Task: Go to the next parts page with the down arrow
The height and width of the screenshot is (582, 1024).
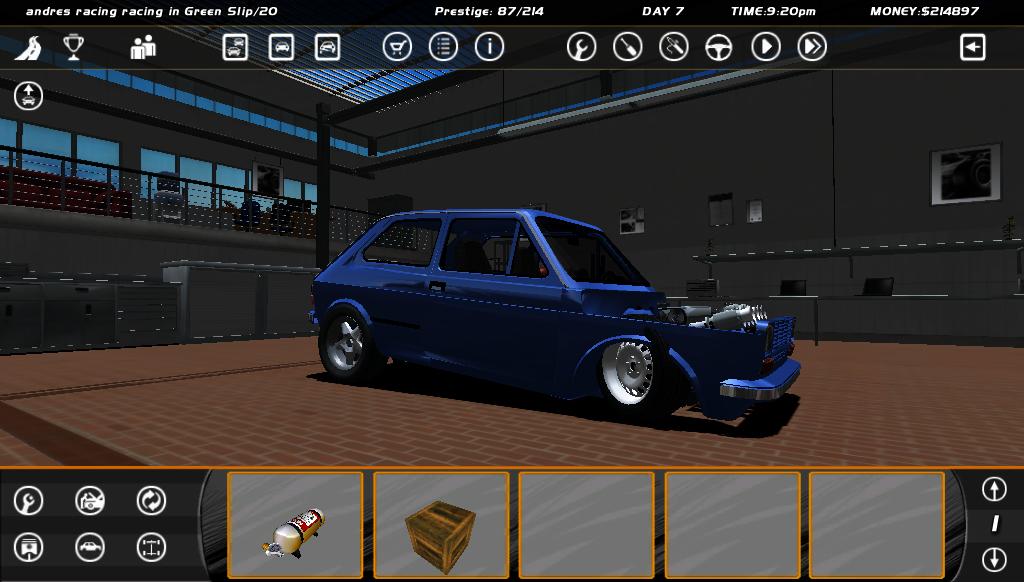Action: tap(993, 558)
